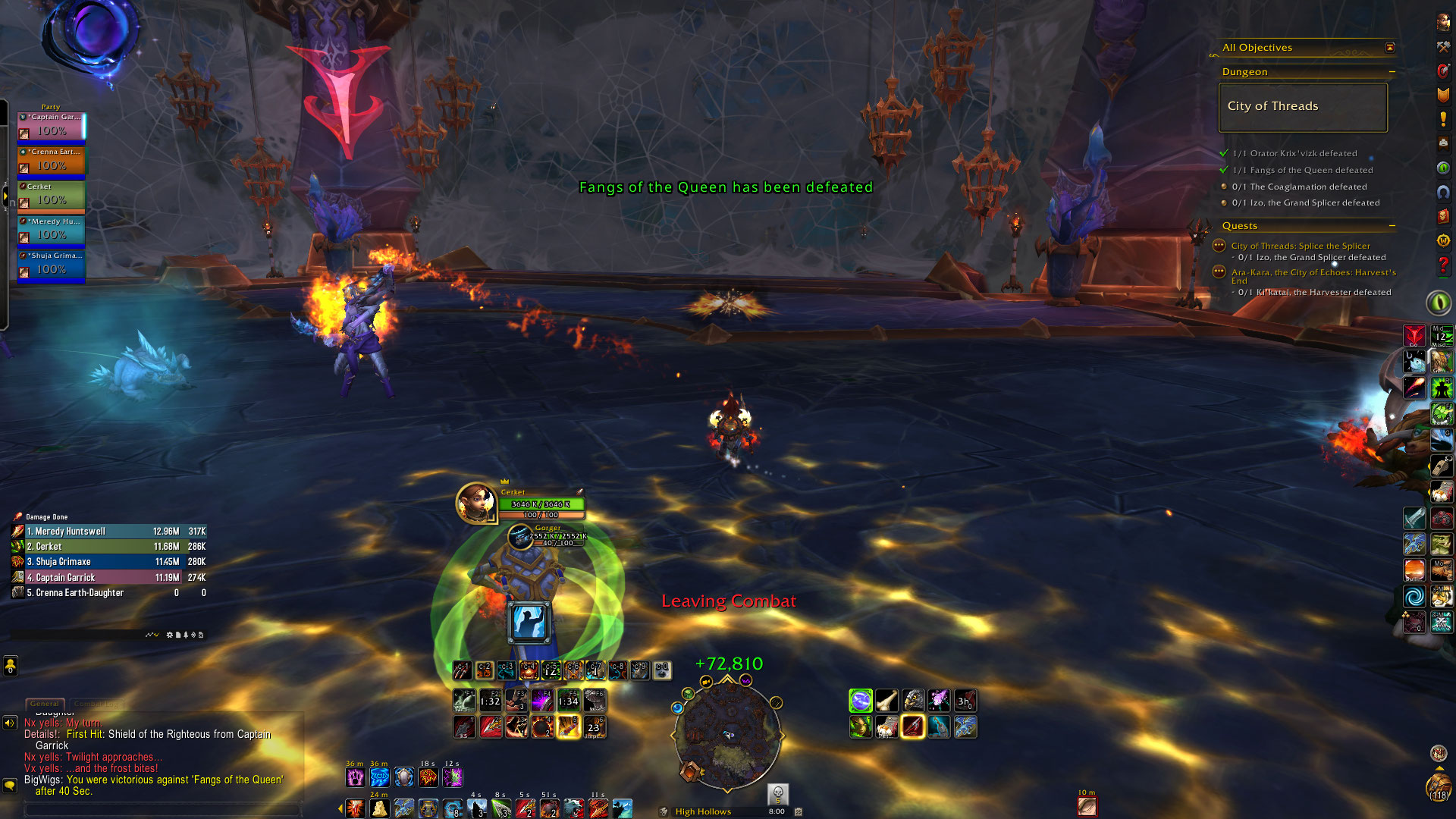Click the chat speech bubble button

point(10,786)
